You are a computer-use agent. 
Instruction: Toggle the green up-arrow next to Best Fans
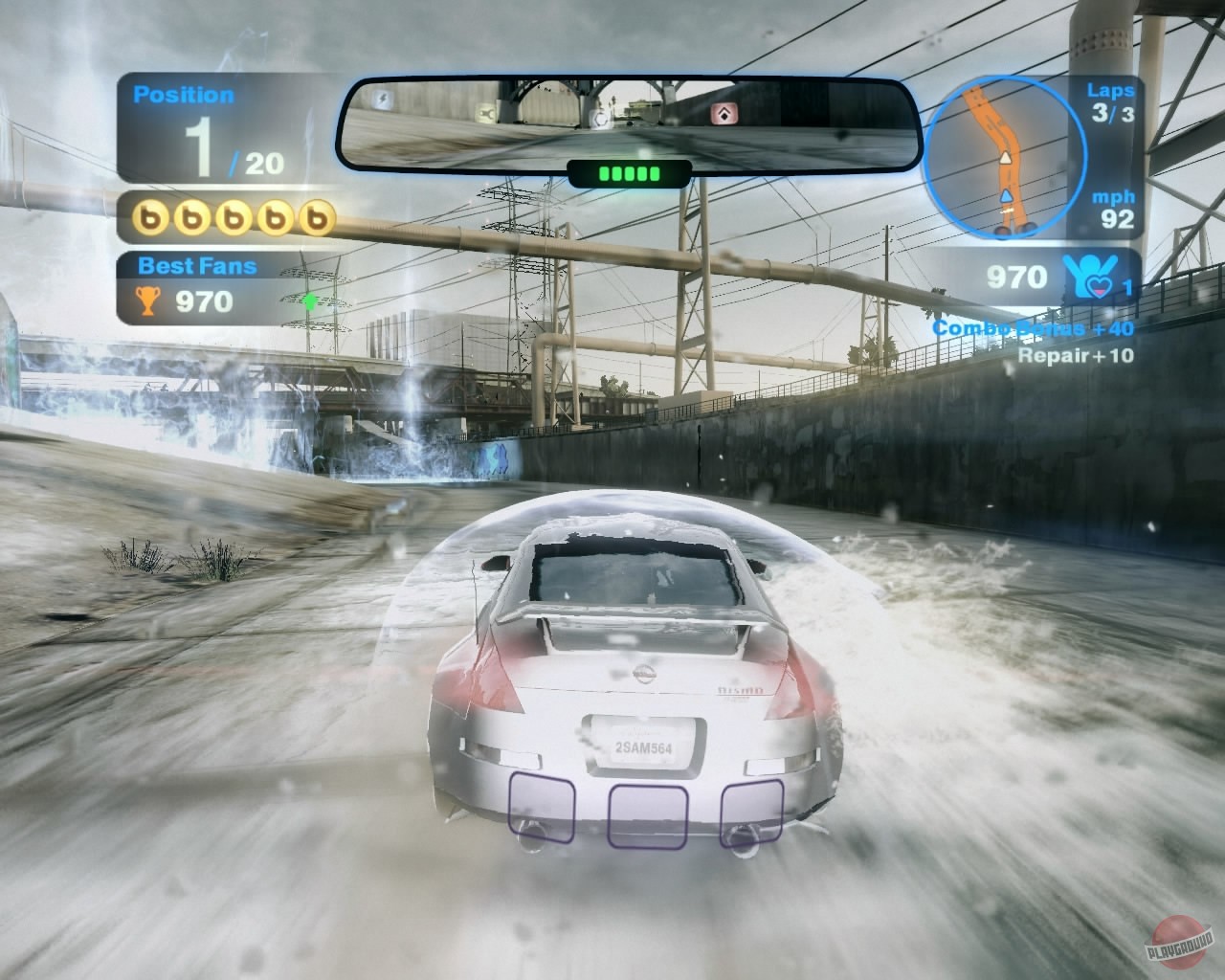click(312, 301)
